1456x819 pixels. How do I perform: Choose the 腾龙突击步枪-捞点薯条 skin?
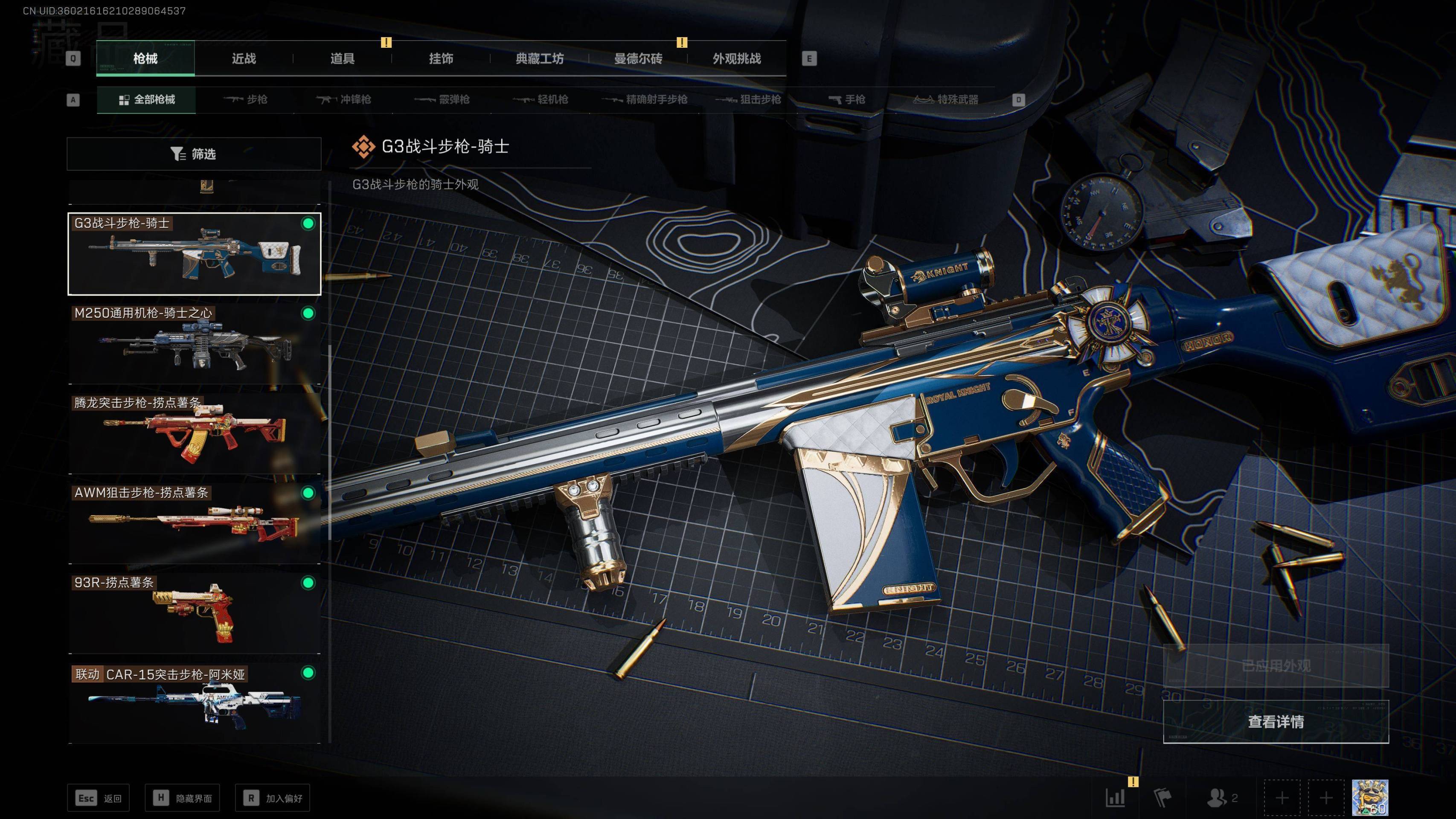(194, 433)
